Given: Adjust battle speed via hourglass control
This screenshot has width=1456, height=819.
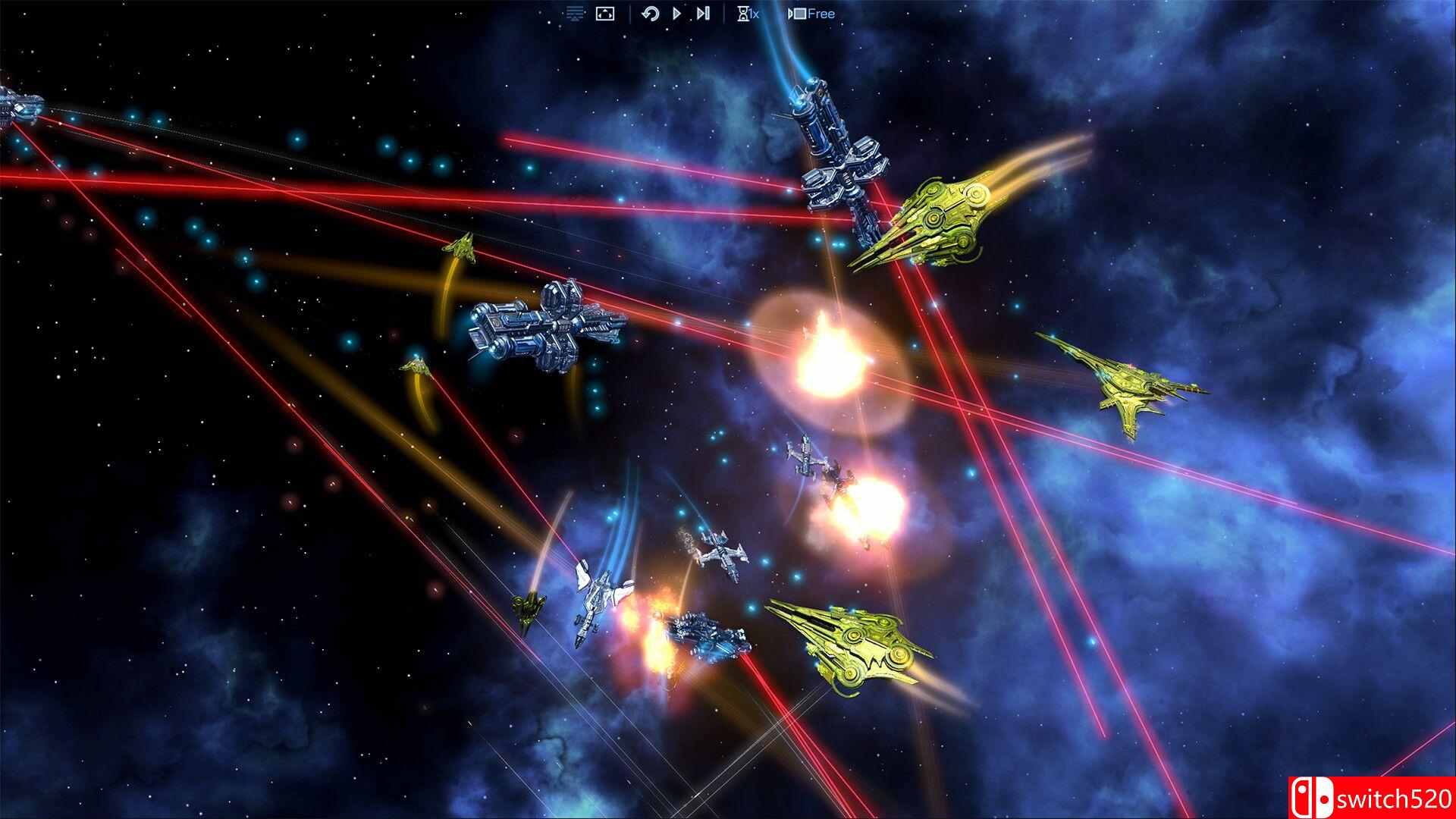Looking at the screenshot, I should tap(743, 13).
